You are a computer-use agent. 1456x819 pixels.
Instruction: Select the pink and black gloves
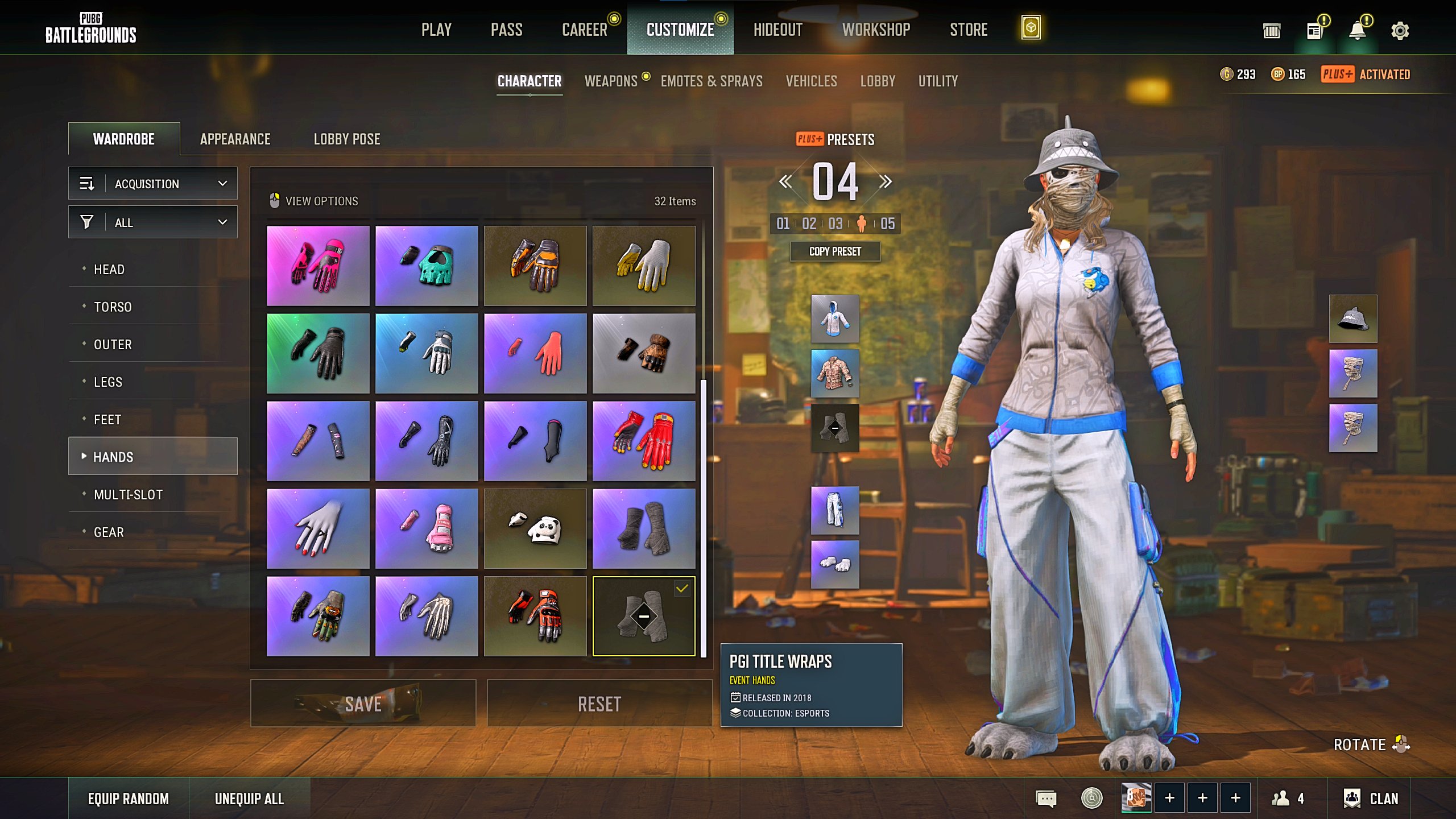318,266
